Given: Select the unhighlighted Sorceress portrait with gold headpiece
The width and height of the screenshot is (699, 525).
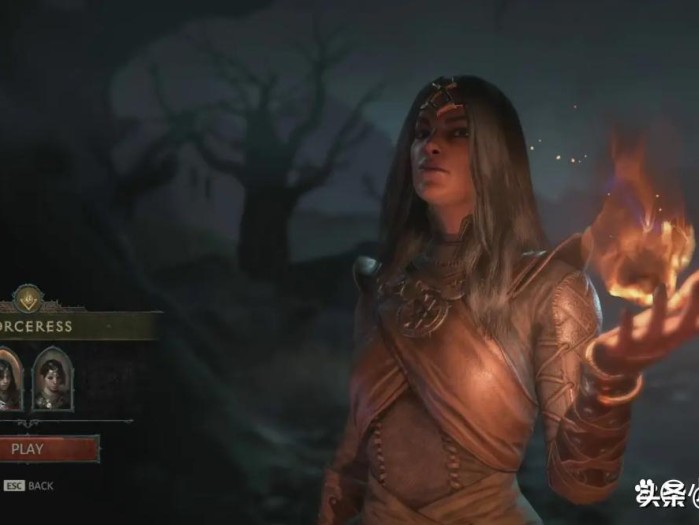Looking at the screenshot, I should pos(52,379).
